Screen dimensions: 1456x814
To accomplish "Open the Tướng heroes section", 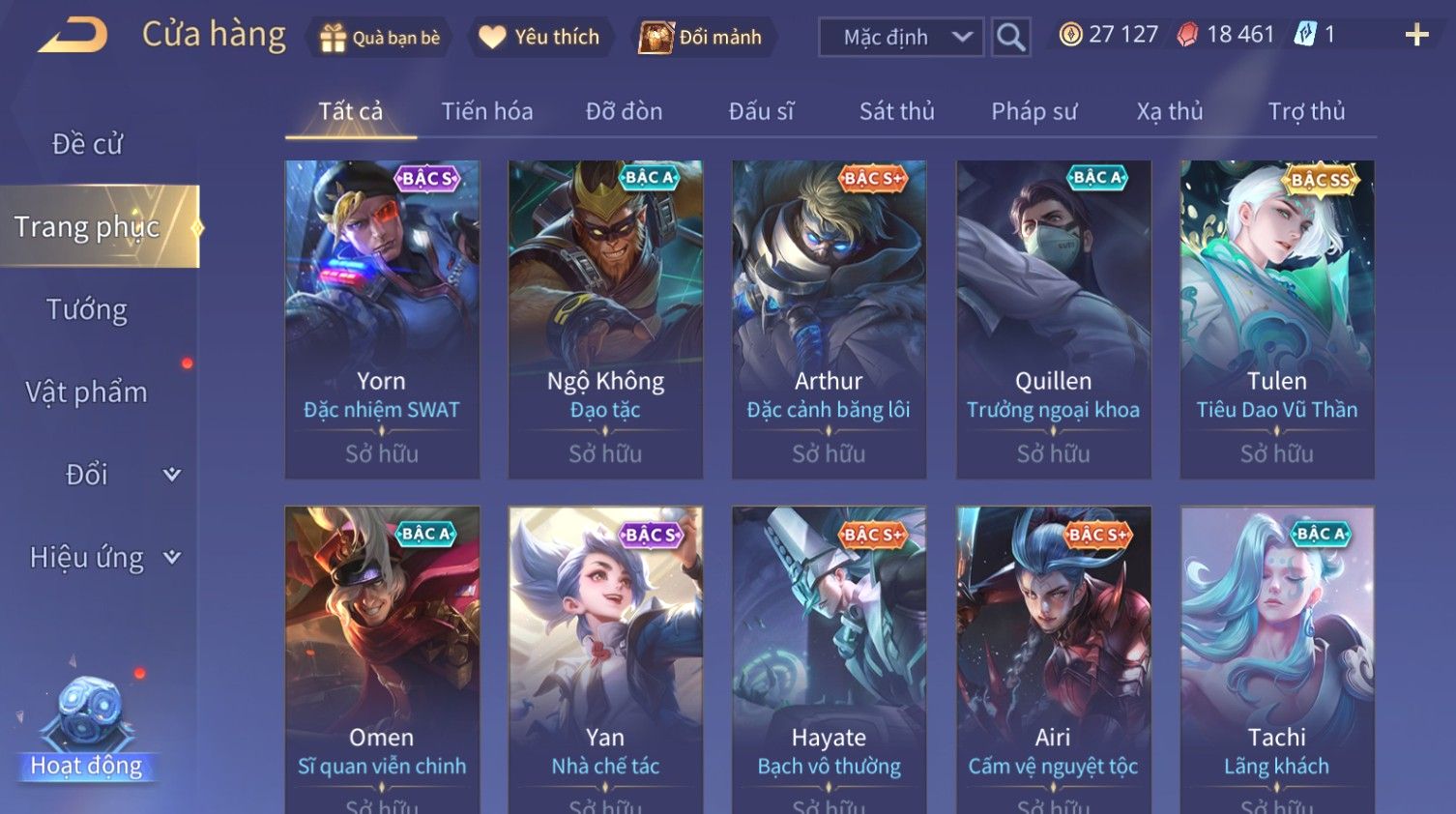I will point(87,309).
